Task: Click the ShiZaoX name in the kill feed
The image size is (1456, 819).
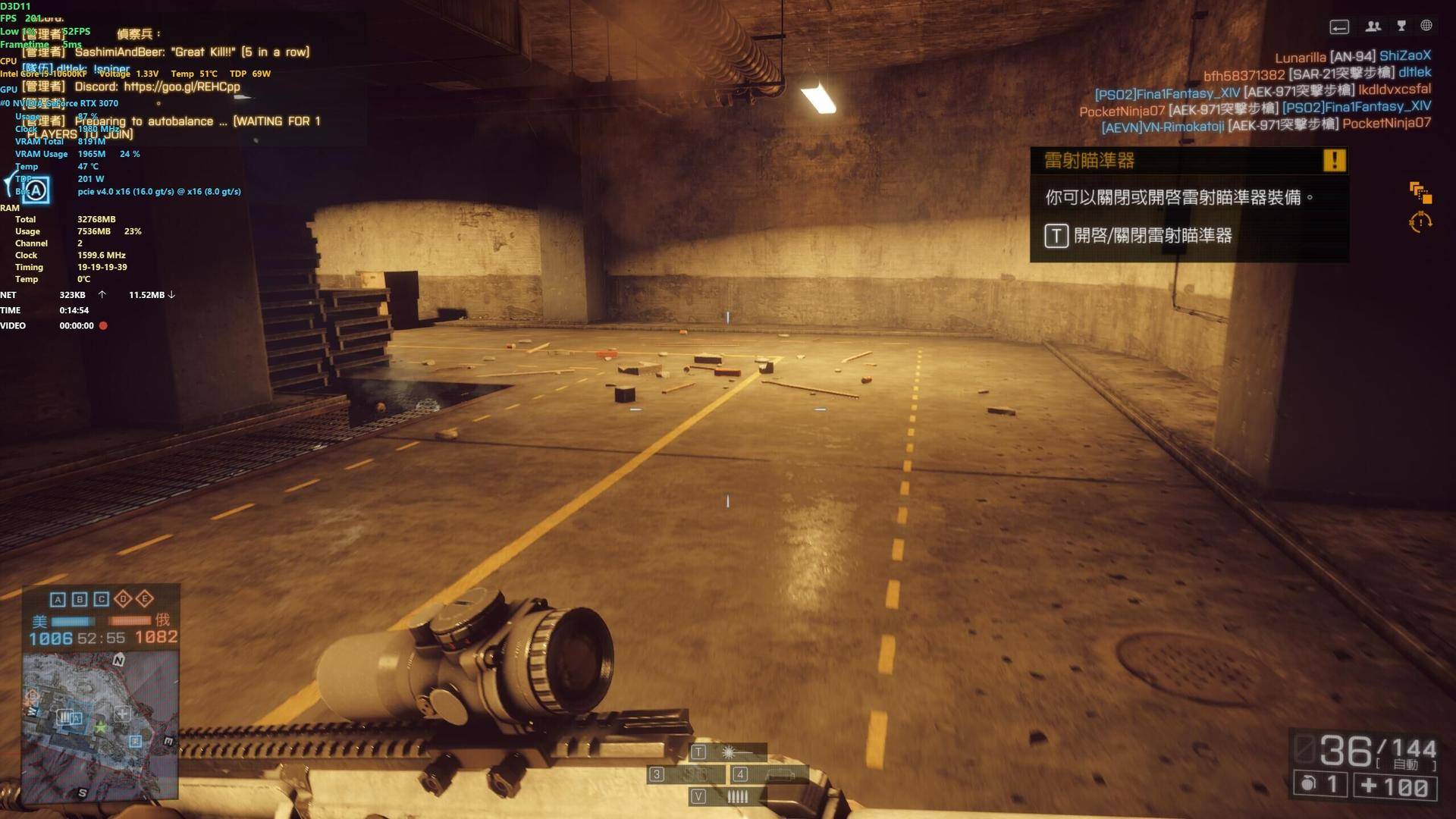Action: [1404, 55]
